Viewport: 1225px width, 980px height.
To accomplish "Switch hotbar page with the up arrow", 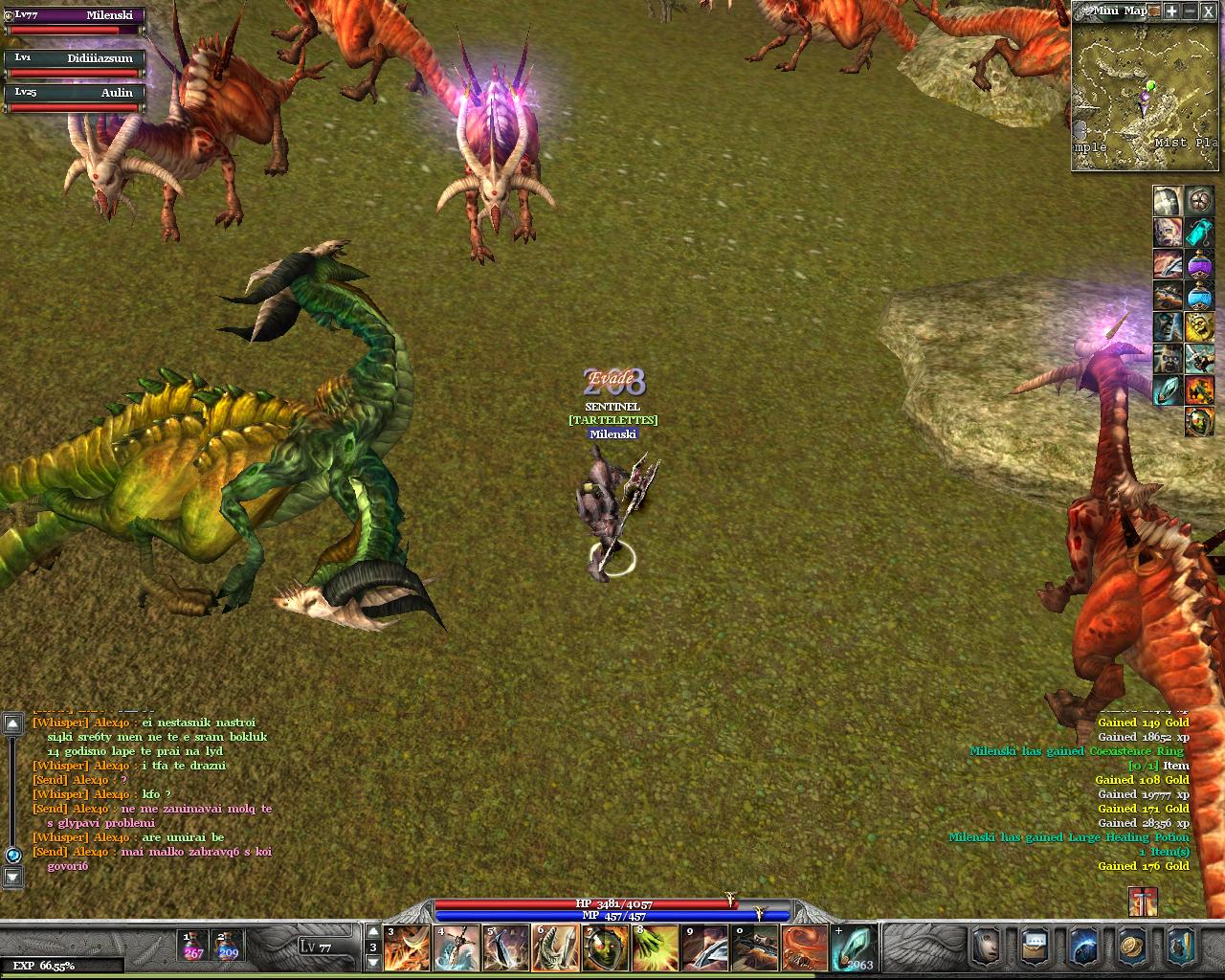I will (373, 931).
